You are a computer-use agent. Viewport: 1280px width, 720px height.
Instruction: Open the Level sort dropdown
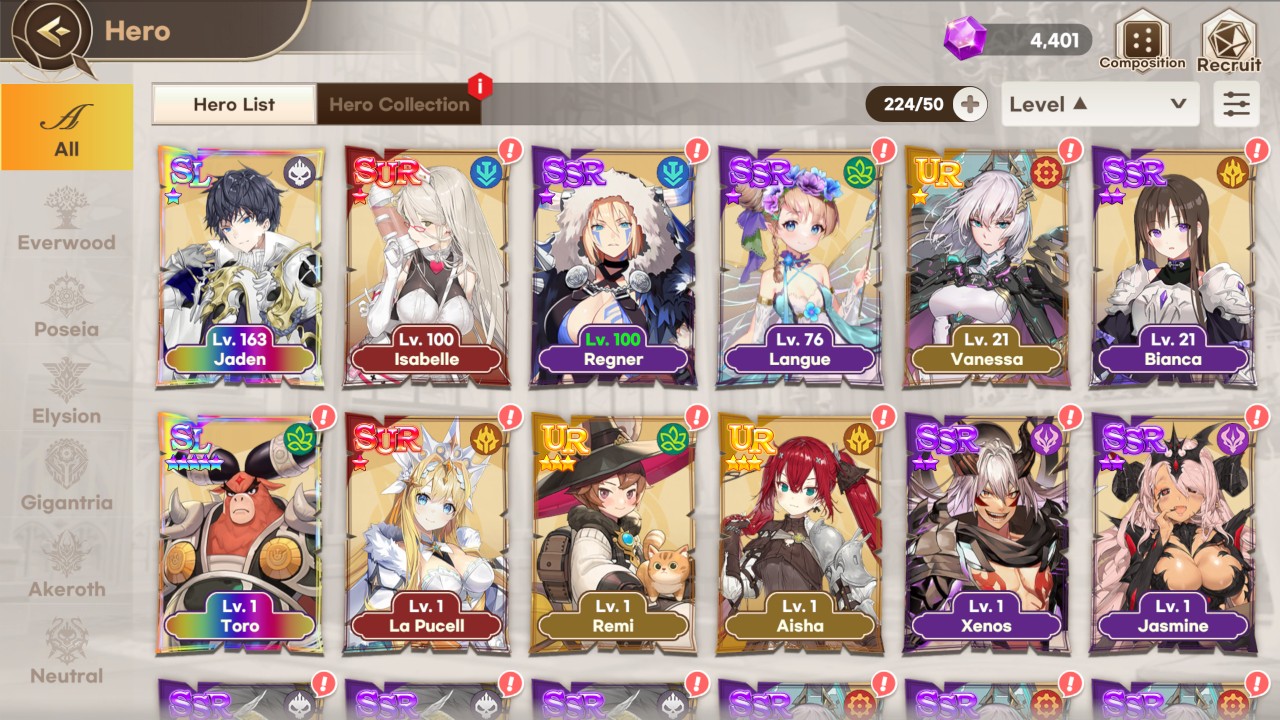pos(1100,104)
